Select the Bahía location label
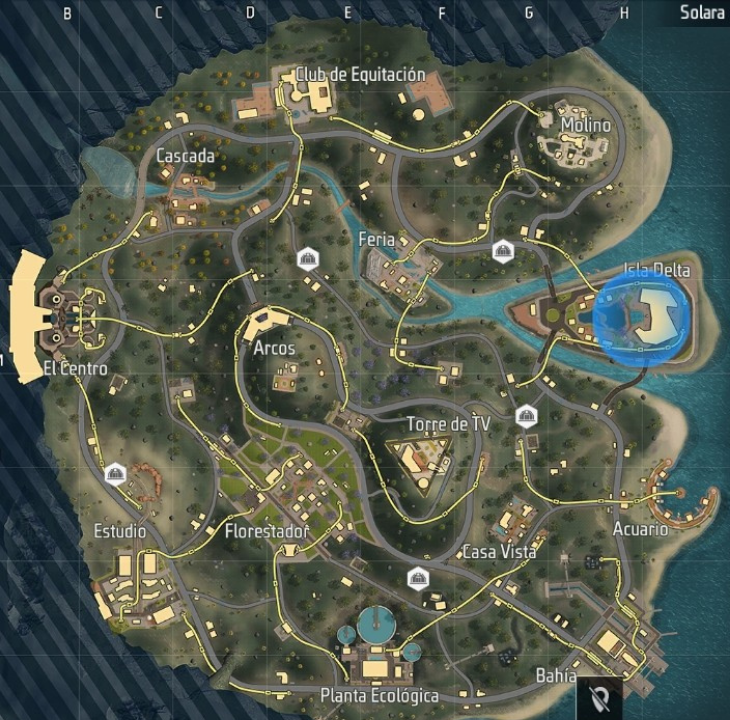This screenshot has width=730, height=720. click(x=556, y=676)
